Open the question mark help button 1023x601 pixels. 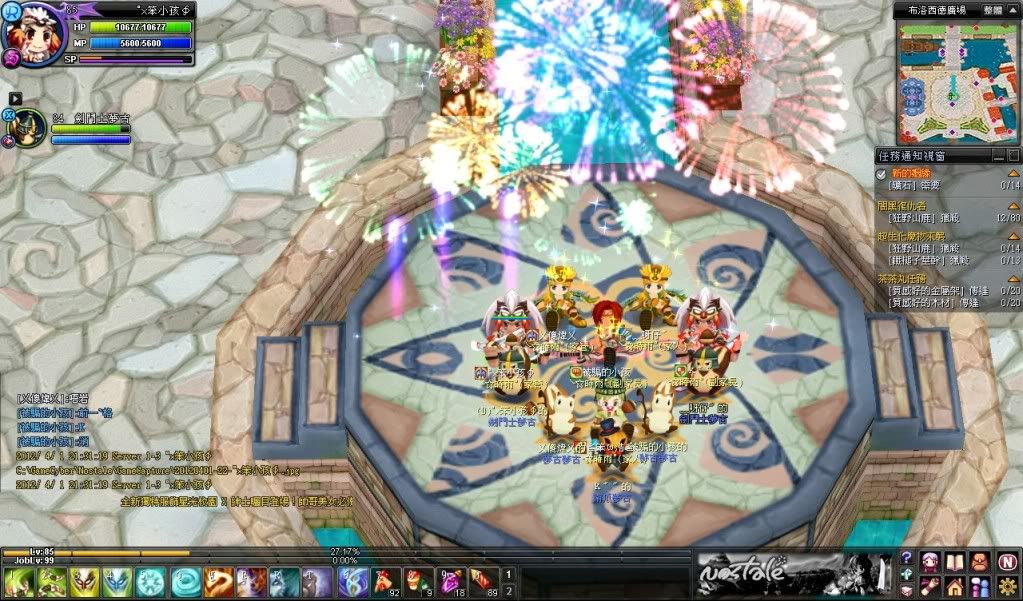click(907, 558)
